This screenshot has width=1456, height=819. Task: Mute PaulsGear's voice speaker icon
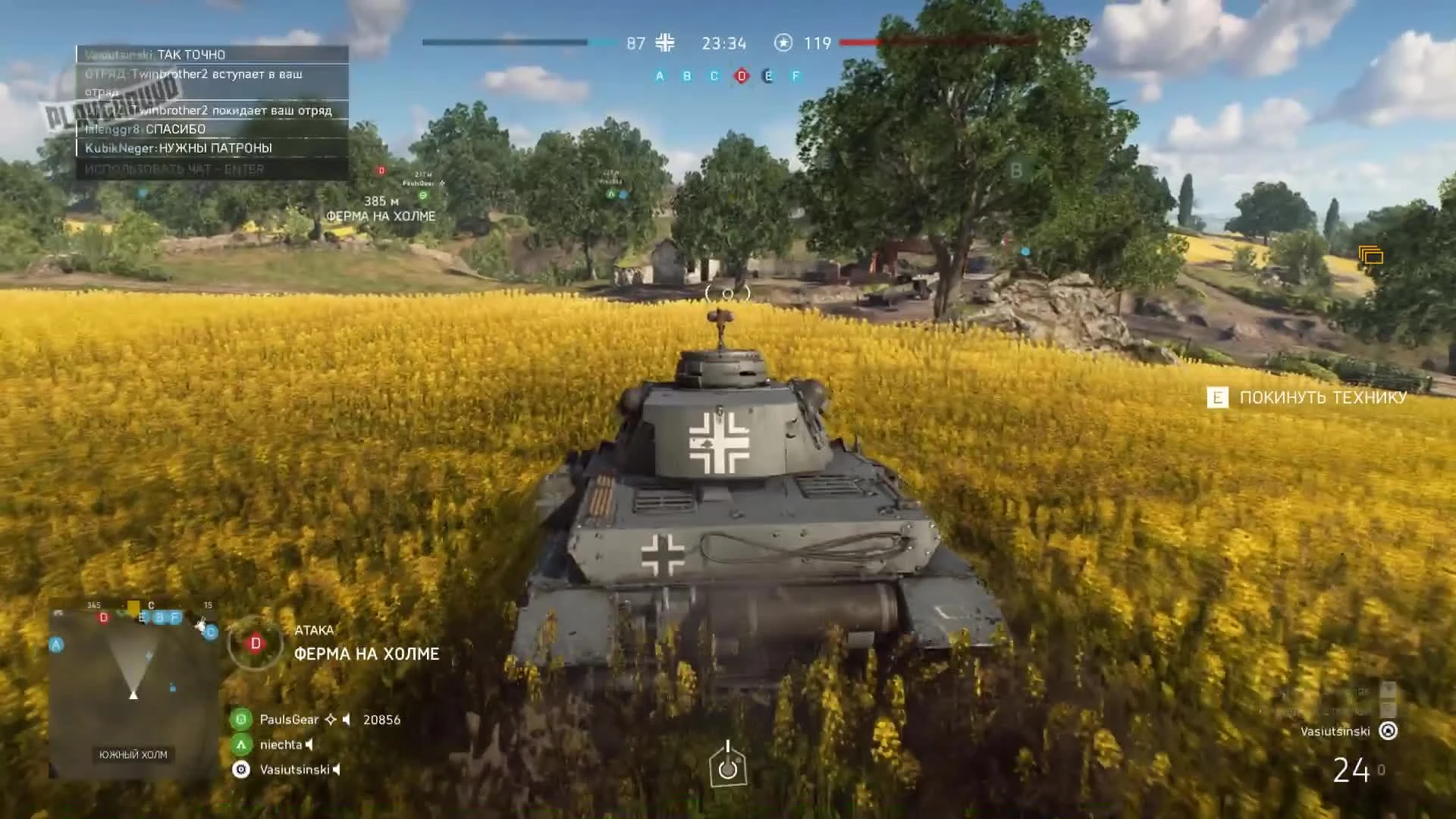click(x=347, y=719)
